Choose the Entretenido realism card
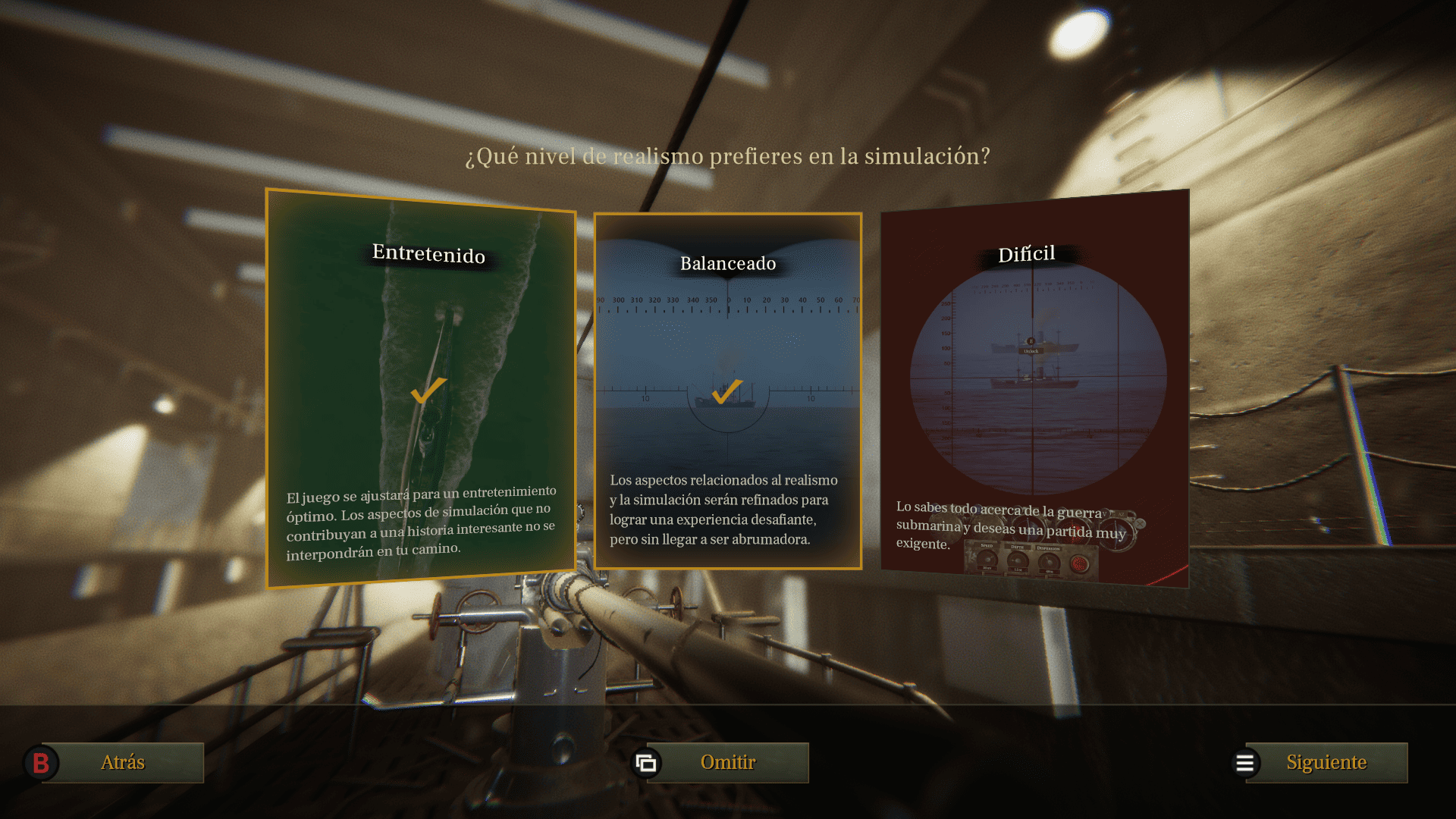The image size is (1456, 819). click(421, 389)
